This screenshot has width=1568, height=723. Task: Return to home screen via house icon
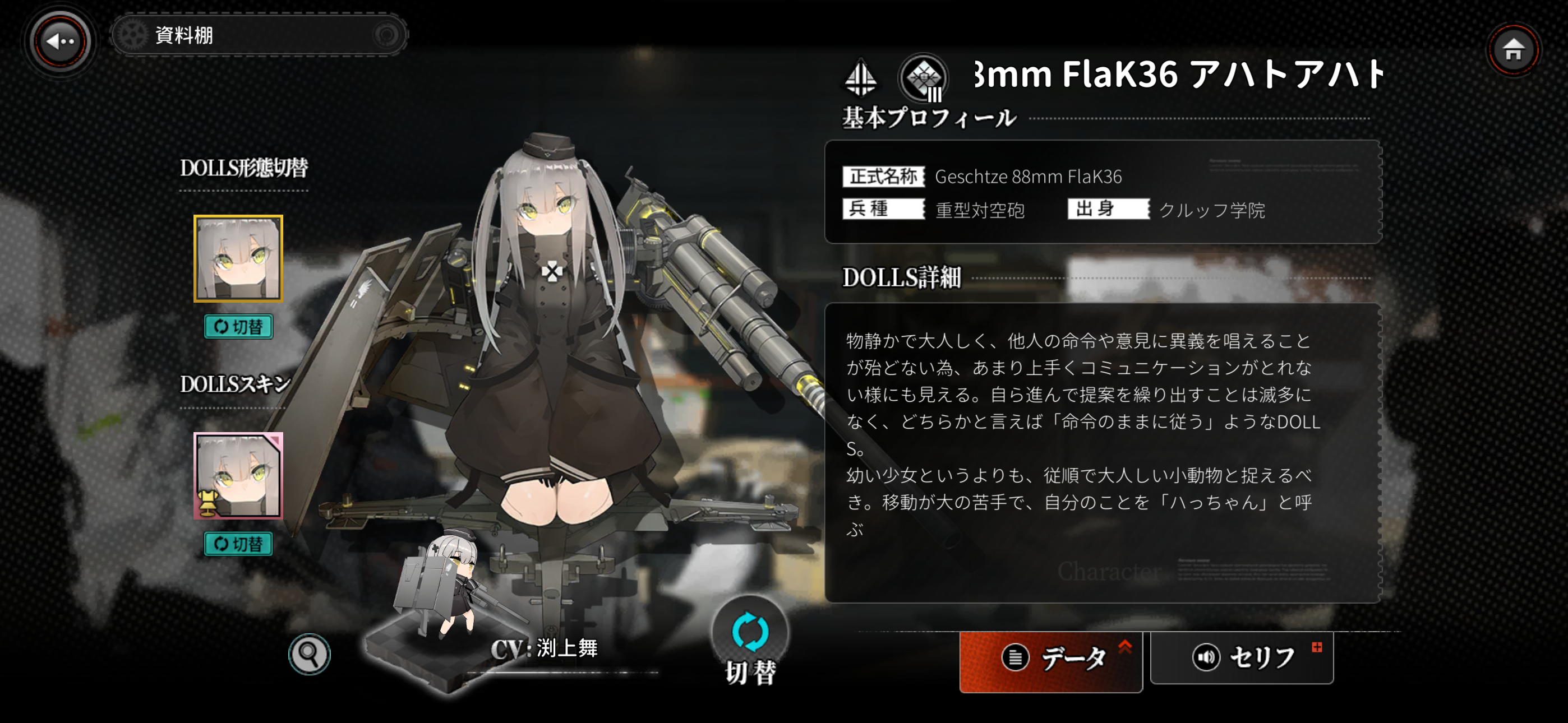(x=1513, y=50)
